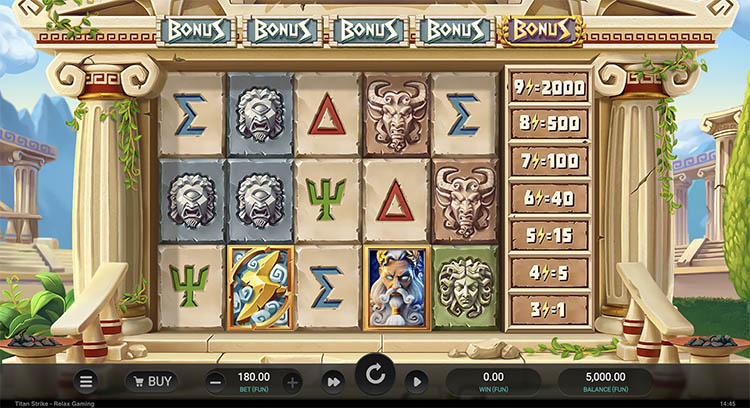This screenshot has width=750, height=408.
Task: Start autoplay with the play arrow button
Action: click(417, 381)
